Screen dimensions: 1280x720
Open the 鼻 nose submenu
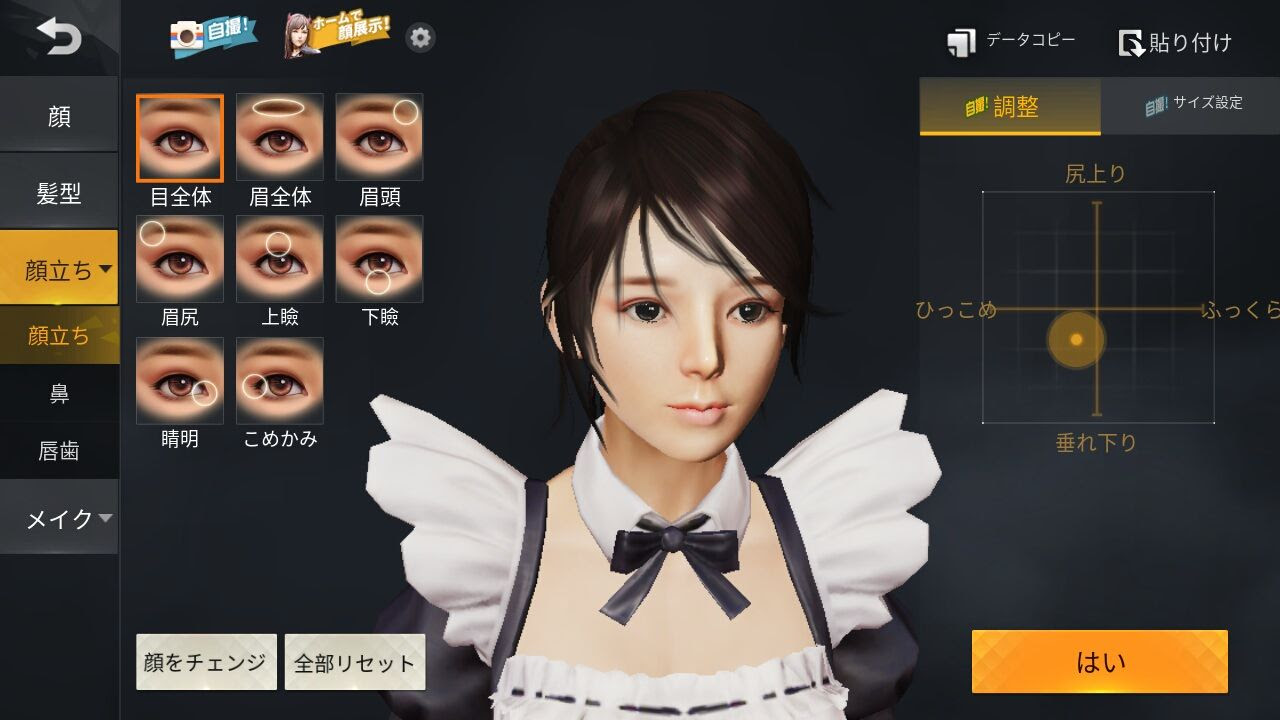click(x=59, y=393)
